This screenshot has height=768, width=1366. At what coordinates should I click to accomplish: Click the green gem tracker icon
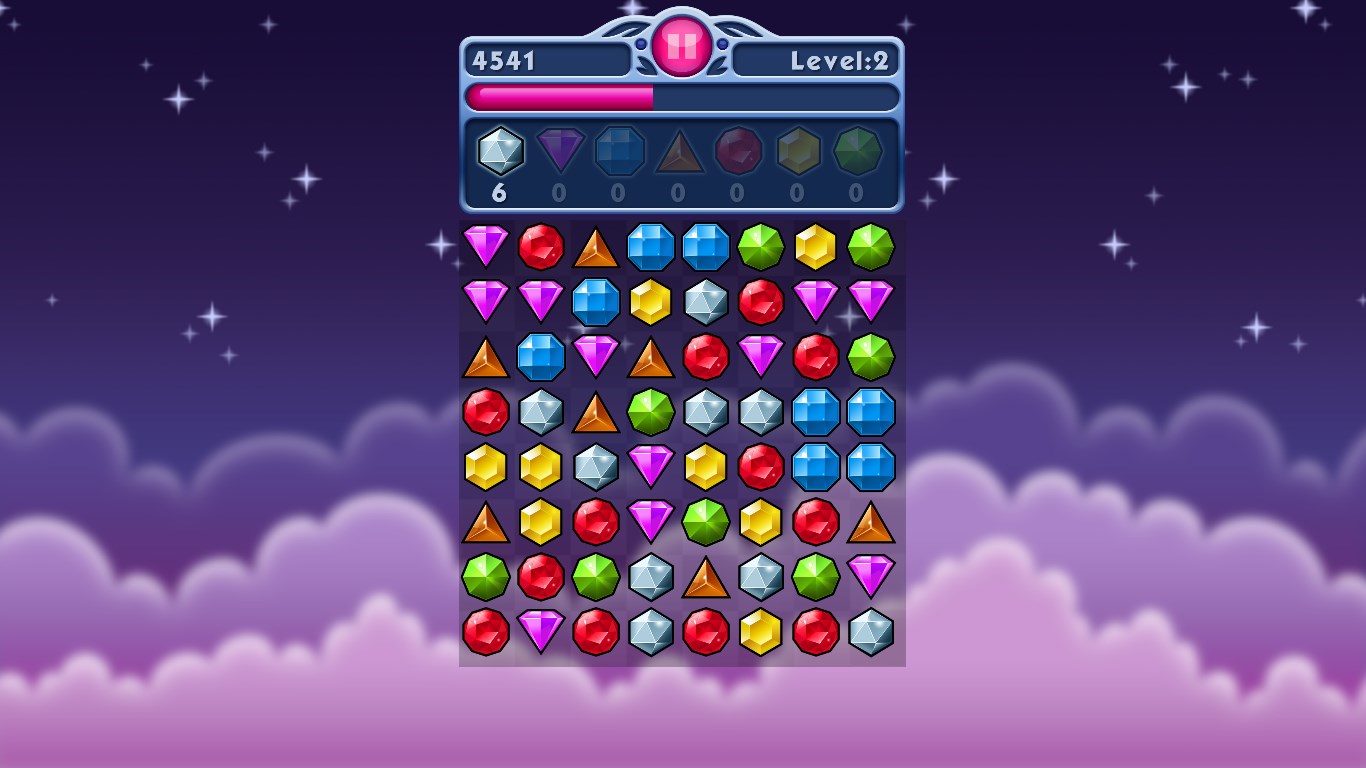click(858, 152)
